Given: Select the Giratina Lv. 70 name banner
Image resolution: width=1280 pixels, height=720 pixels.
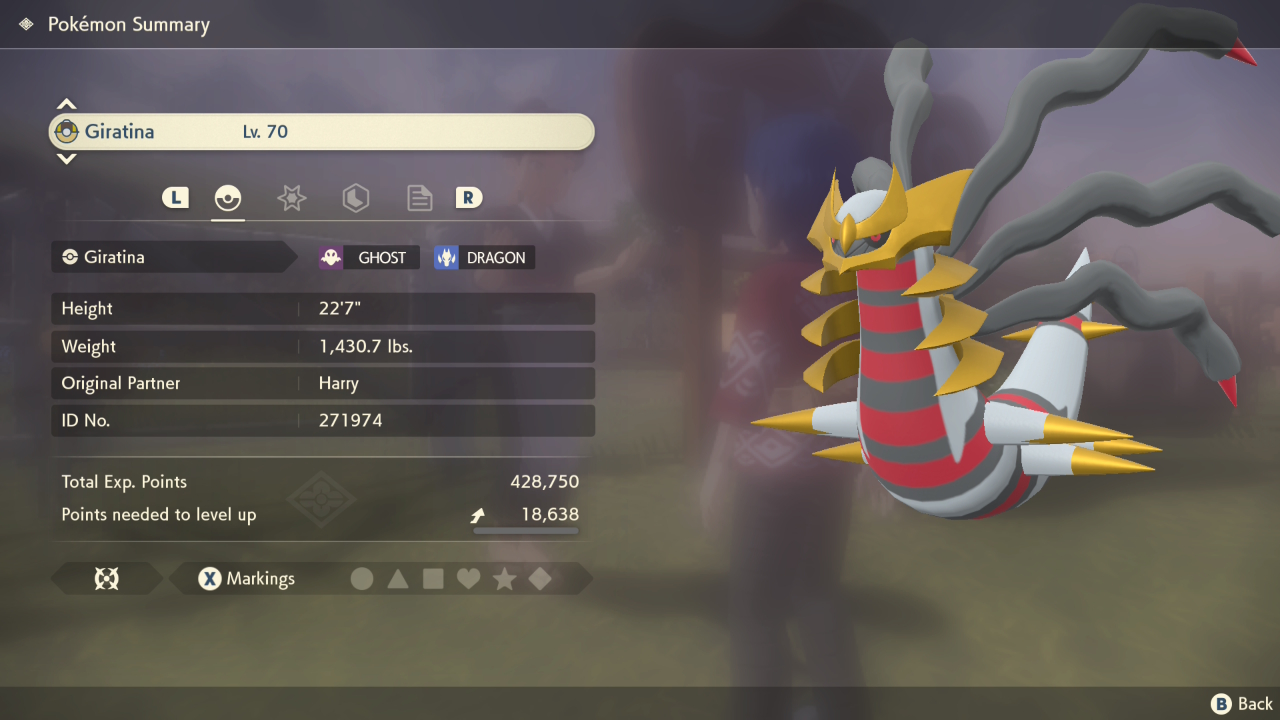Looking at the screenshot, I should point(320,131).
